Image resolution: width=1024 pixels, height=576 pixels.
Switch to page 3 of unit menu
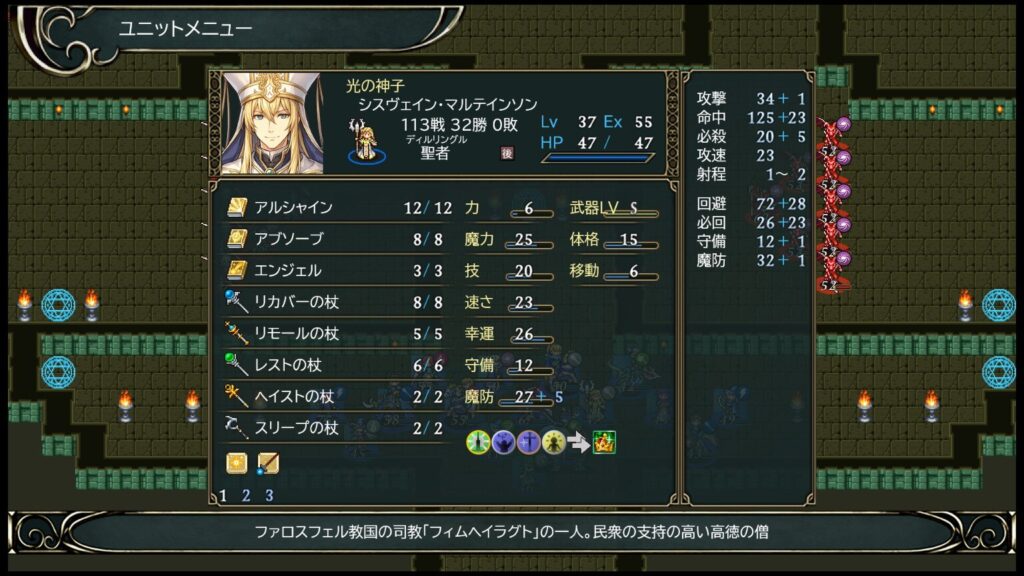269,495
